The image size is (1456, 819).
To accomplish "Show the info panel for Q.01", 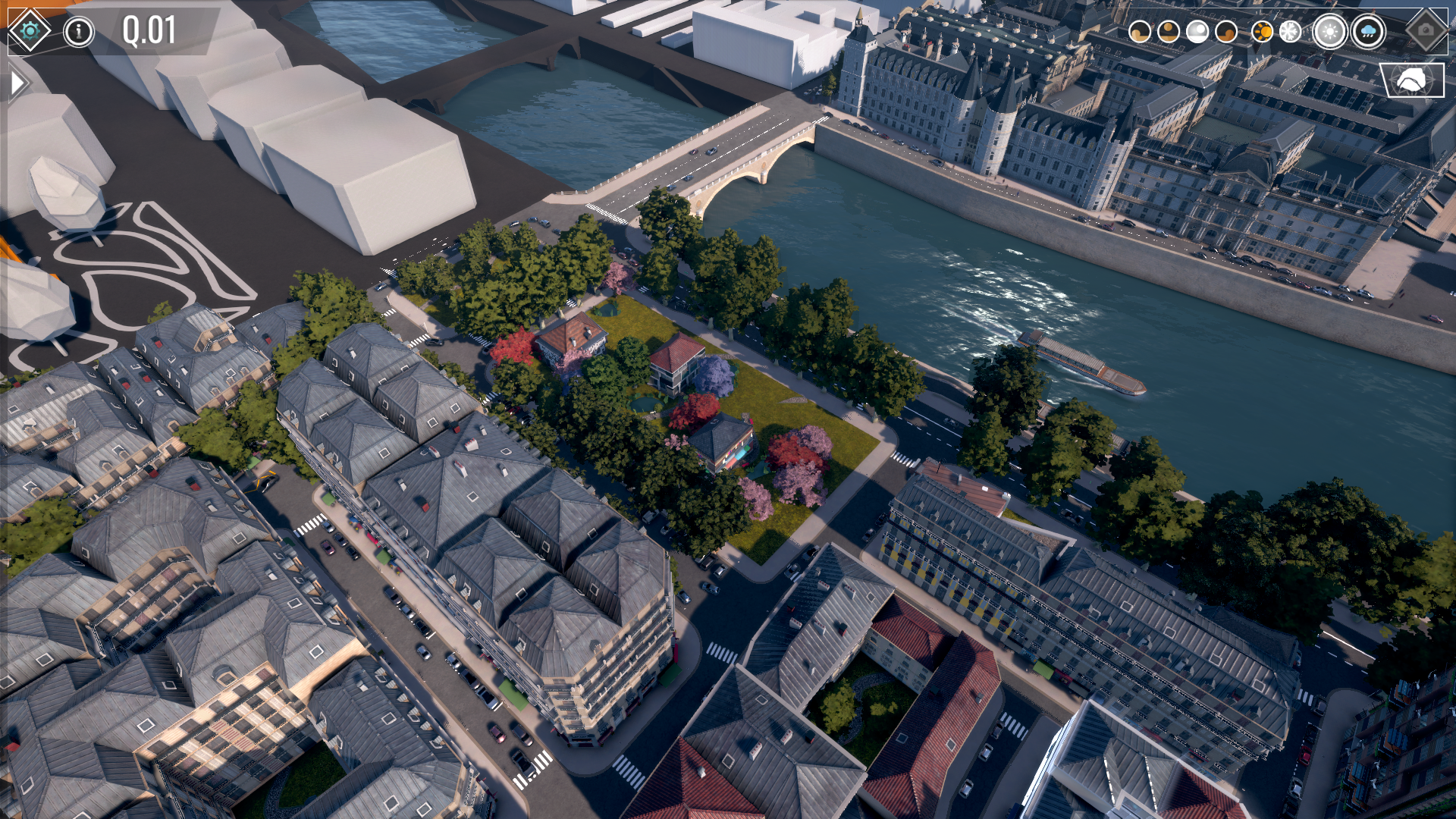I will [x=79, y=32].
